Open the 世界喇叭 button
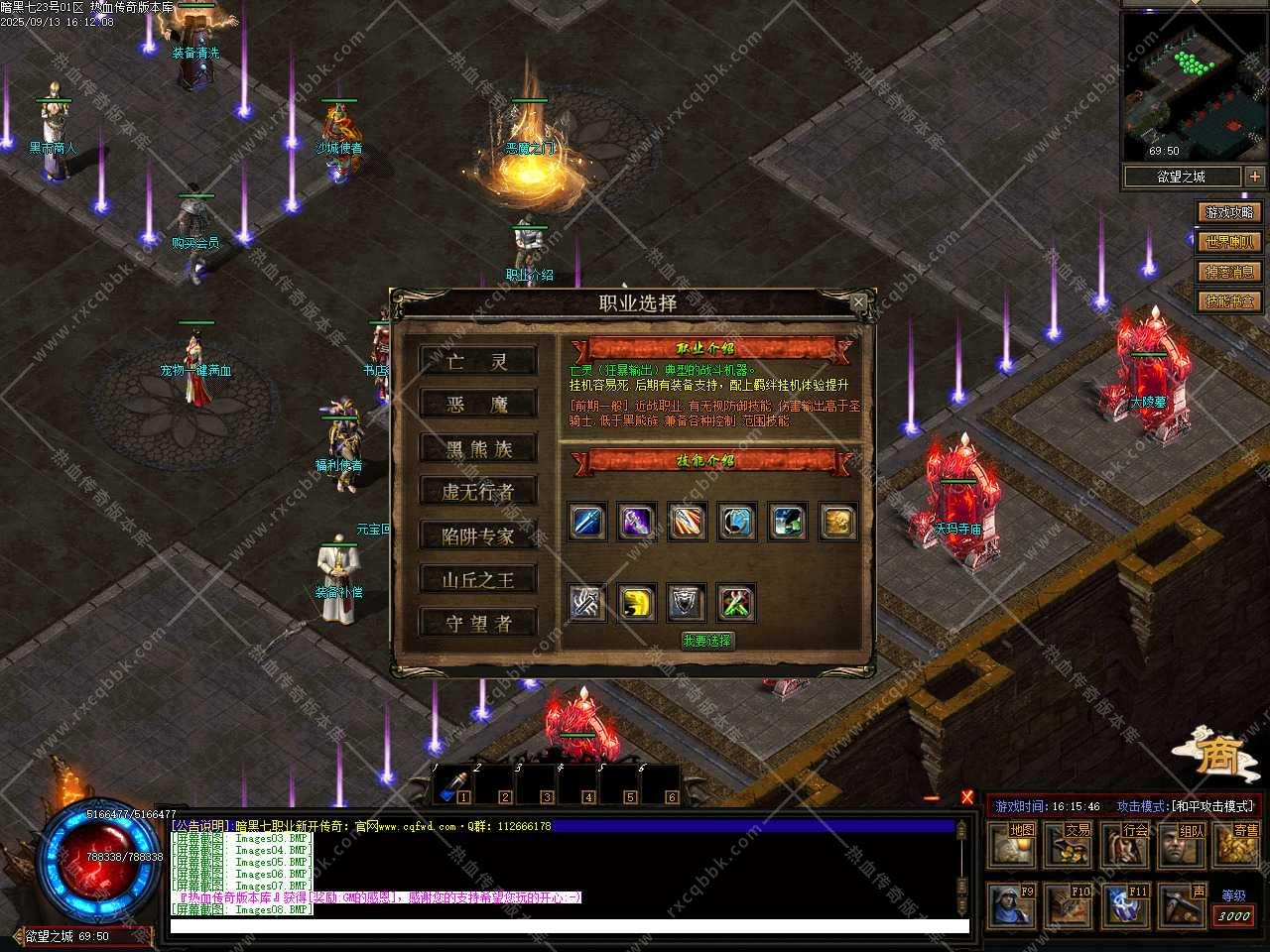 click(x=1229, y=242)
